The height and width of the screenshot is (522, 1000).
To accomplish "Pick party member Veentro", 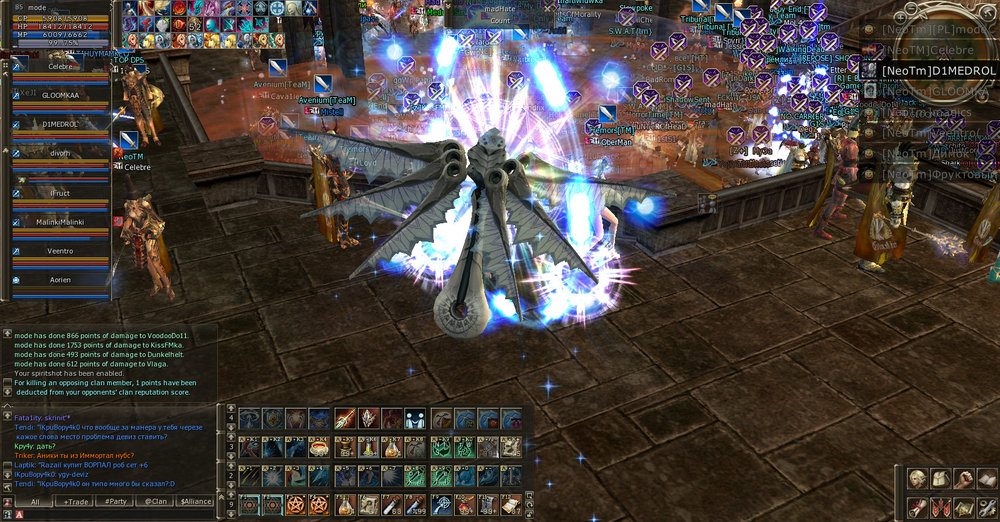I will 60,251.
